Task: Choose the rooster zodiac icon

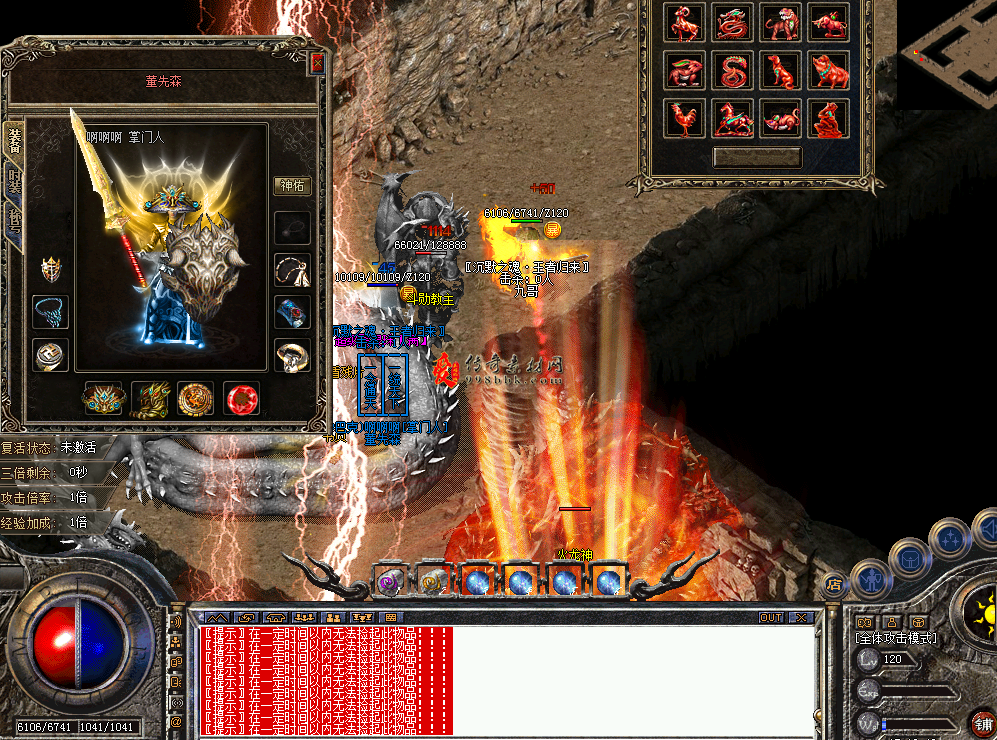Action: (684, 119)
